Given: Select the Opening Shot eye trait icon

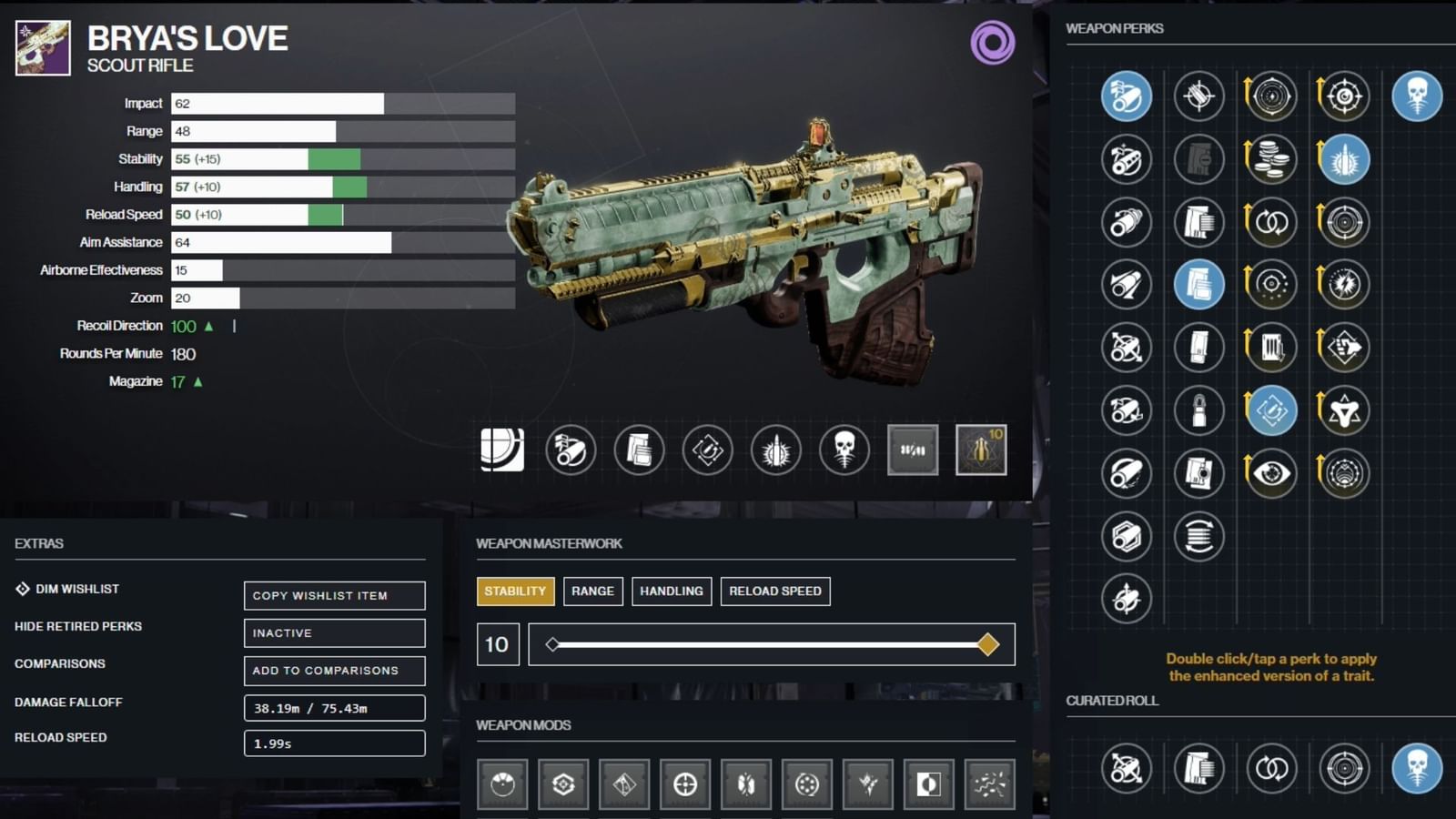Looking at the screenshot, I should coord(1270,472).
